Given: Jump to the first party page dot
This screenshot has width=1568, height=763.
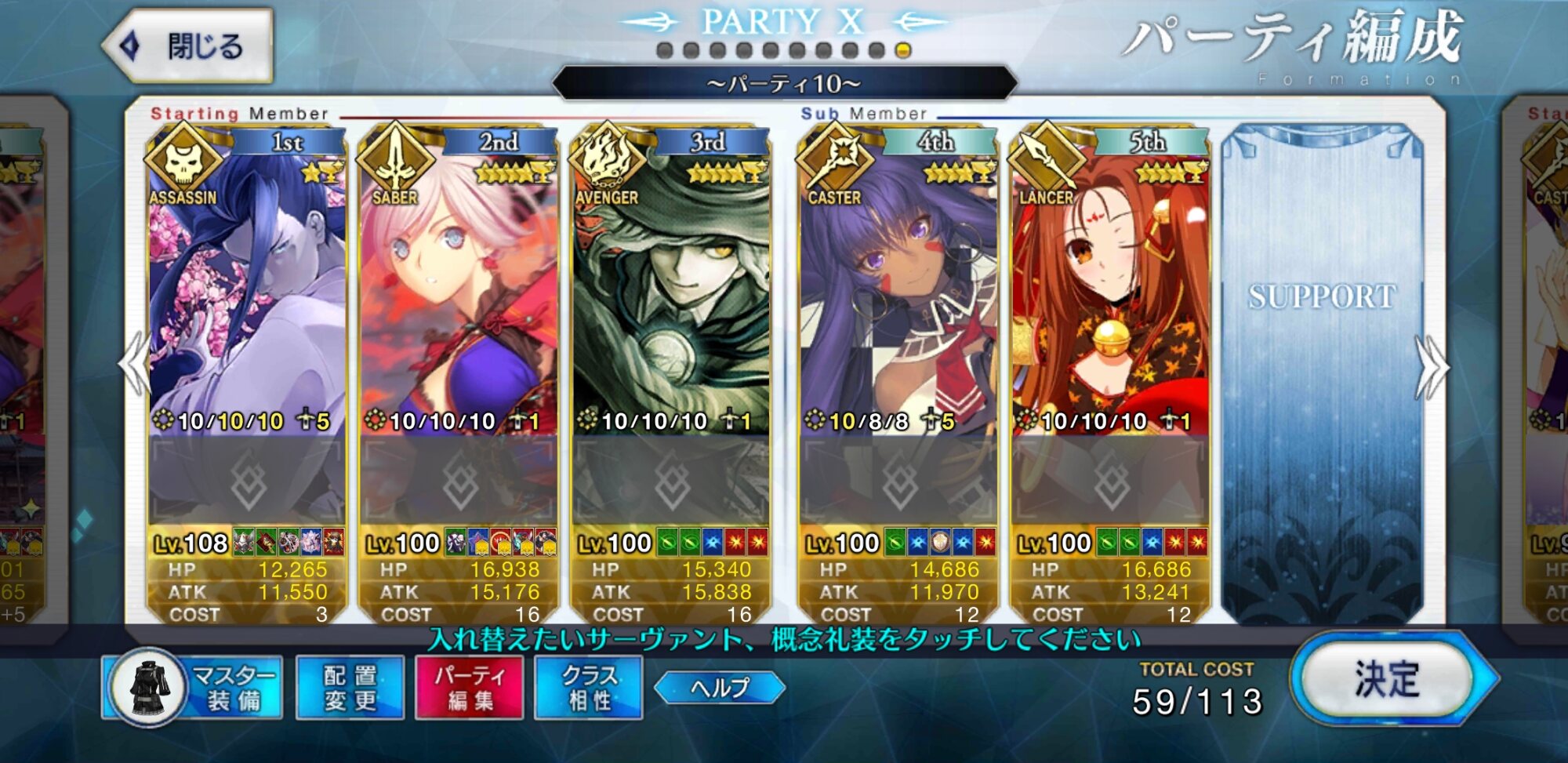Looking at the screenshot, I should (x=665, y=51).
